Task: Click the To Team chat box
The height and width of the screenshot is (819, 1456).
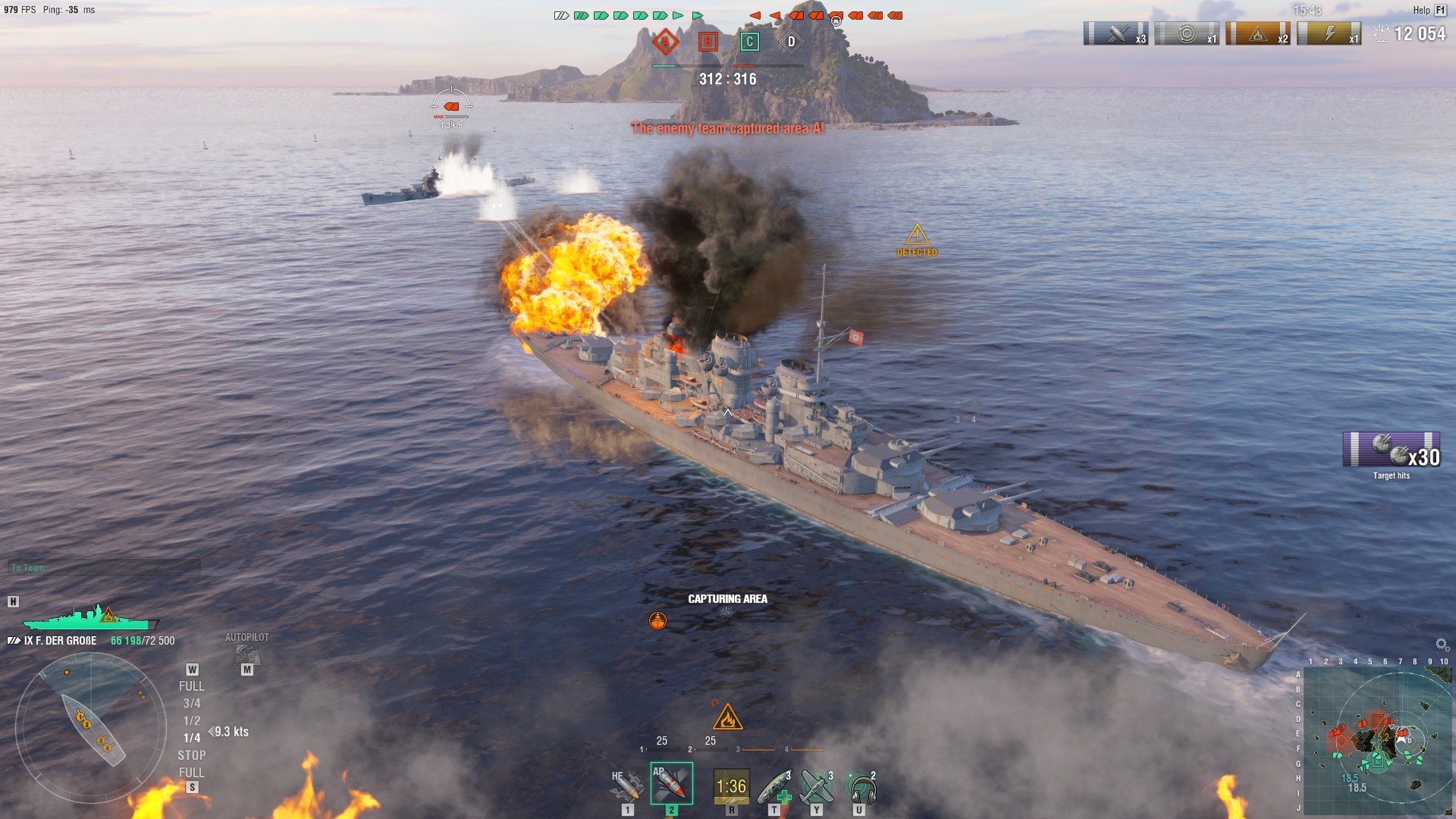Action: (105, 567)
